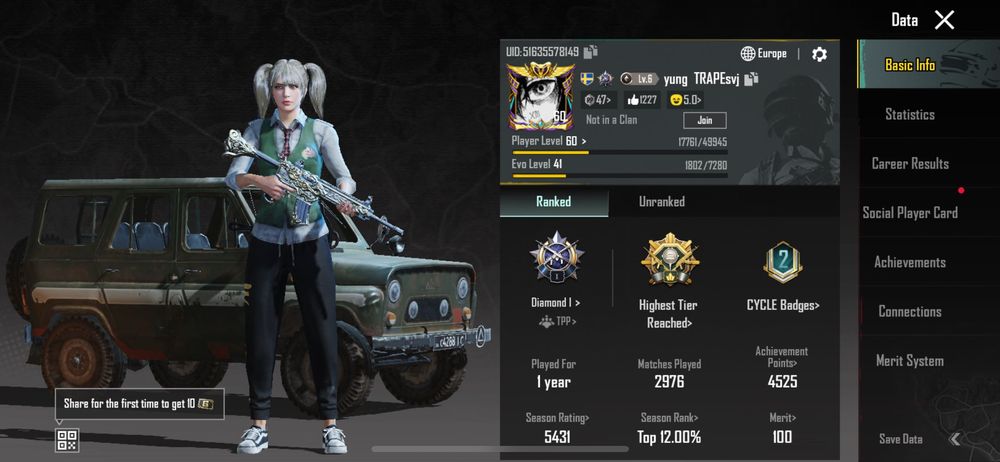Open Merit System section
This screenshot has width=1000, height=462.
click(x=910, y=361)
